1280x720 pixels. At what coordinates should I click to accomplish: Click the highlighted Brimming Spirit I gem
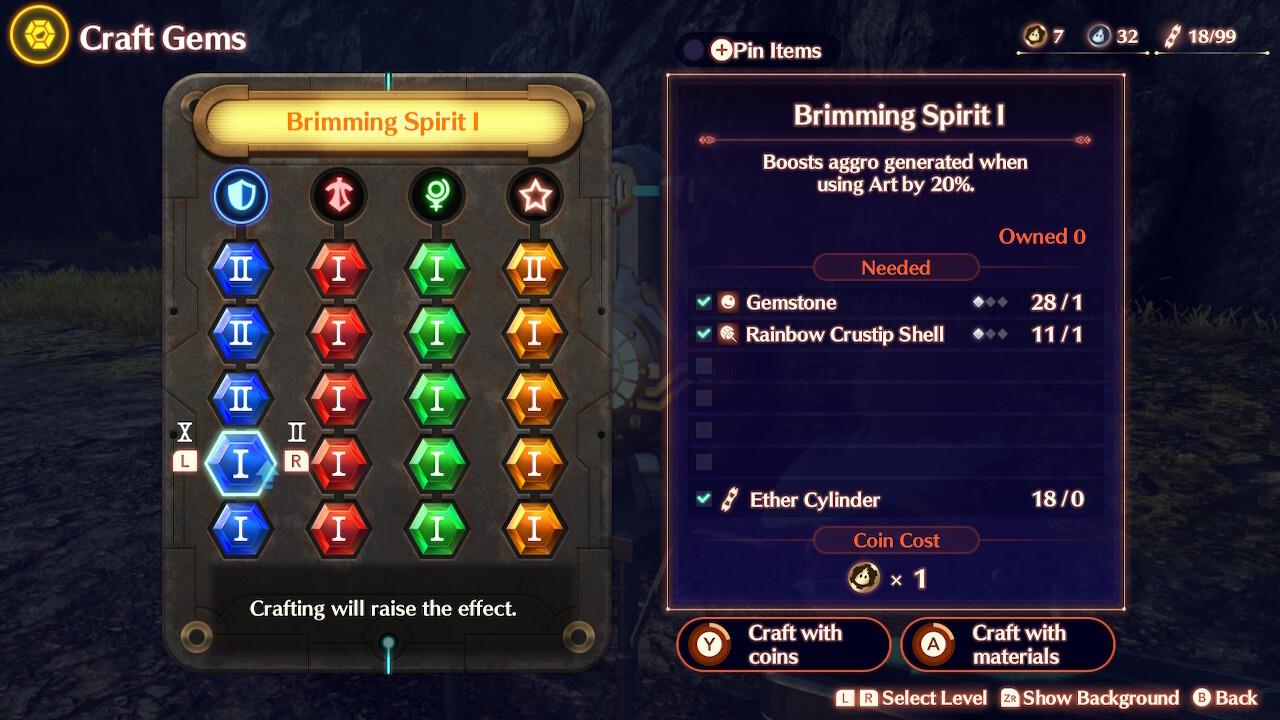(240, 462)
